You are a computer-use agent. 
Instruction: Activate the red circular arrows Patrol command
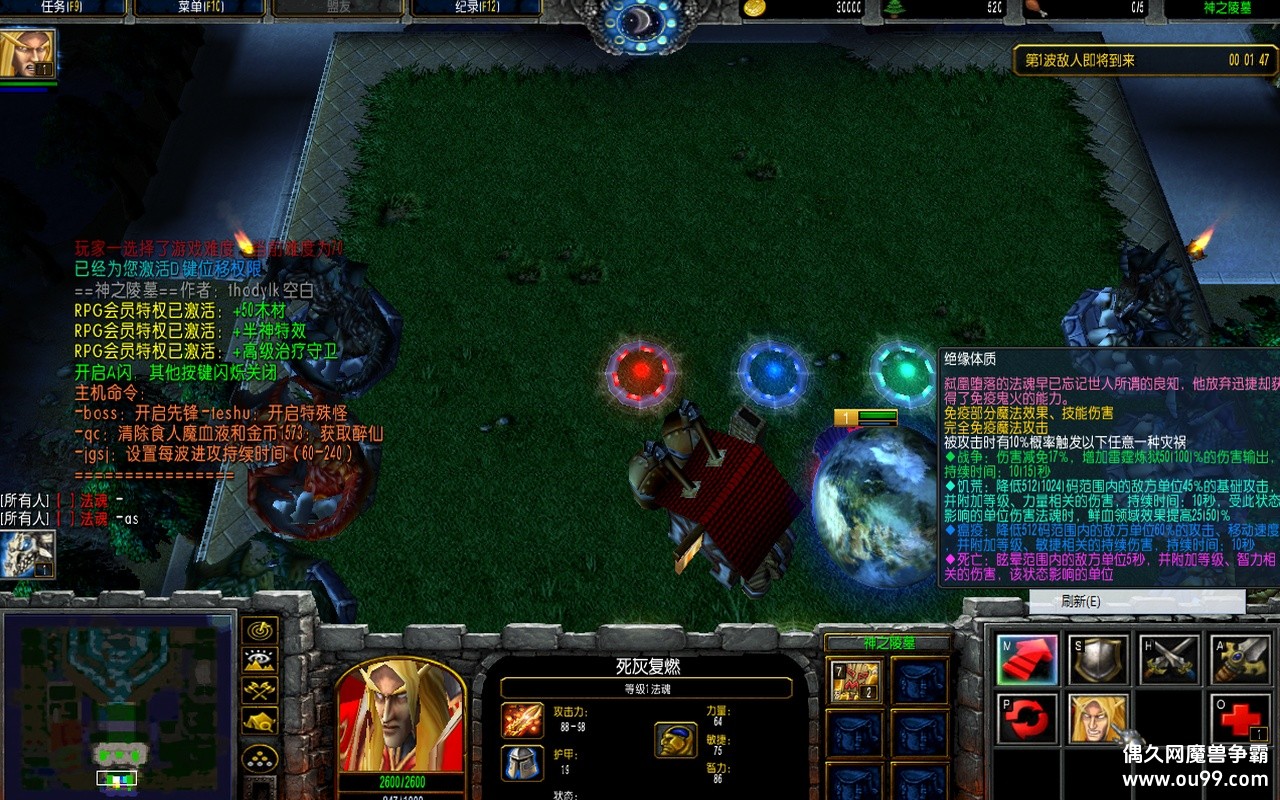pyautogui.click(x=1027, y=719)
